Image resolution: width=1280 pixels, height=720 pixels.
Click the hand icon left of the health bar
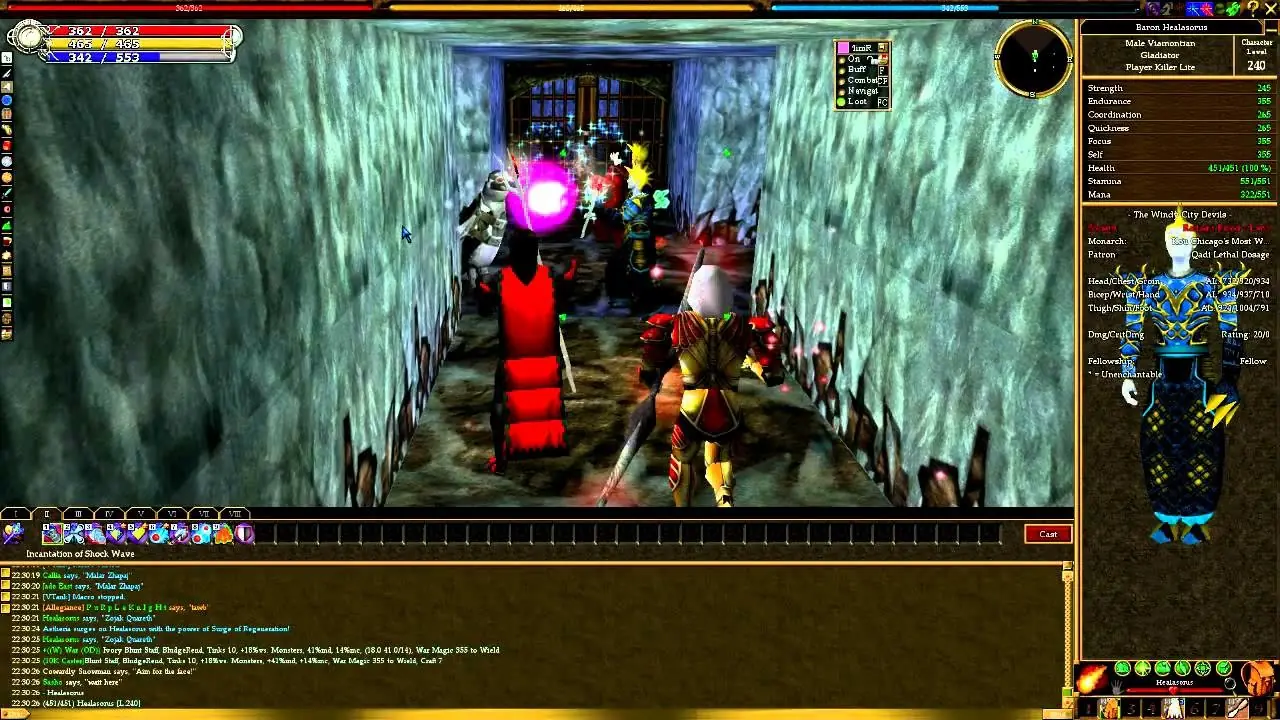pos(1116,687)
